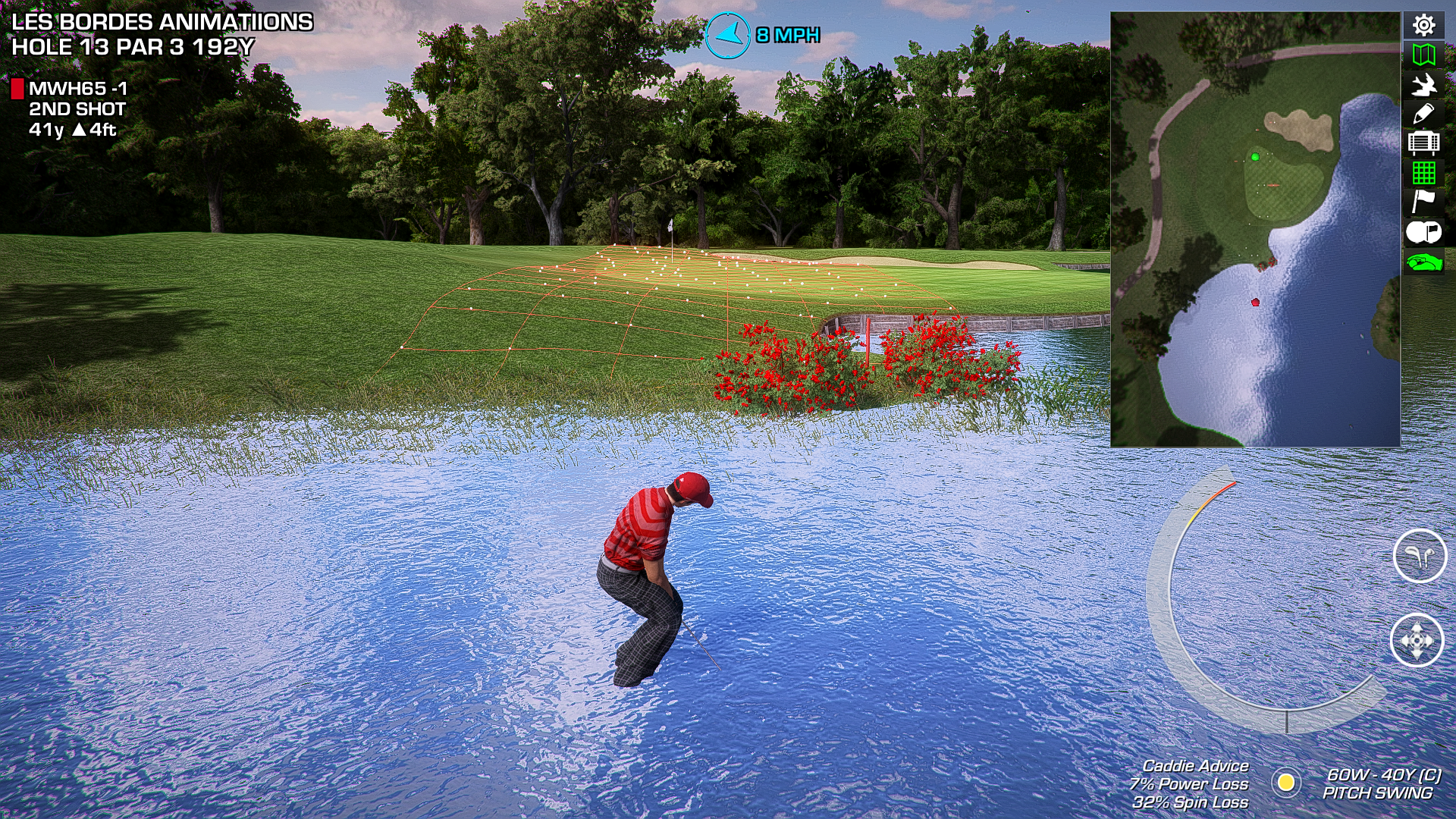The image size is (1456, 819).
Task: Change the 60W pitch swing shot type
Action: (x=1382, y=784)
